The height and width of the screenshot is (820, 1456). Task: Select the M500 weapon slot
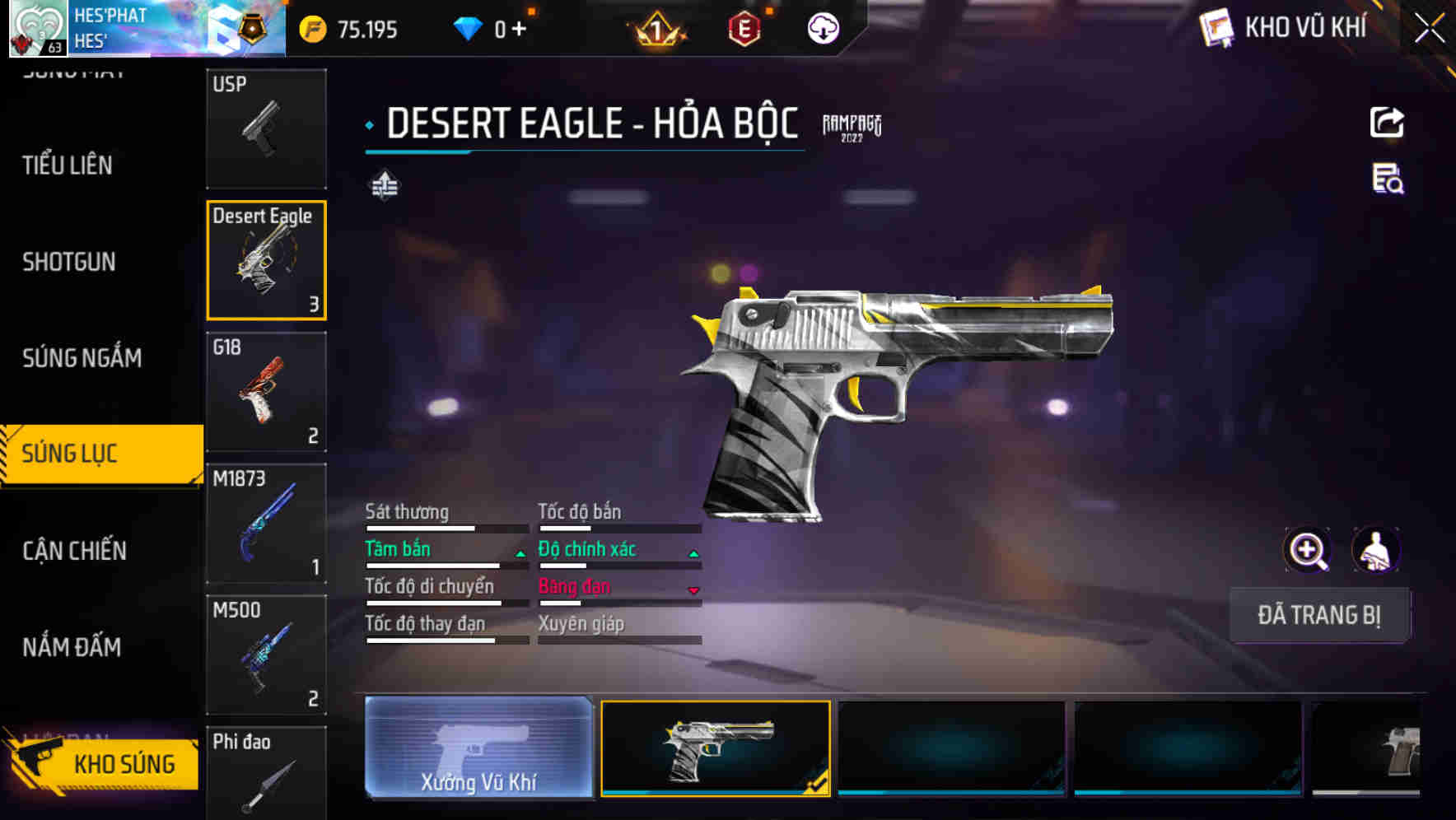tap(266, 655)
